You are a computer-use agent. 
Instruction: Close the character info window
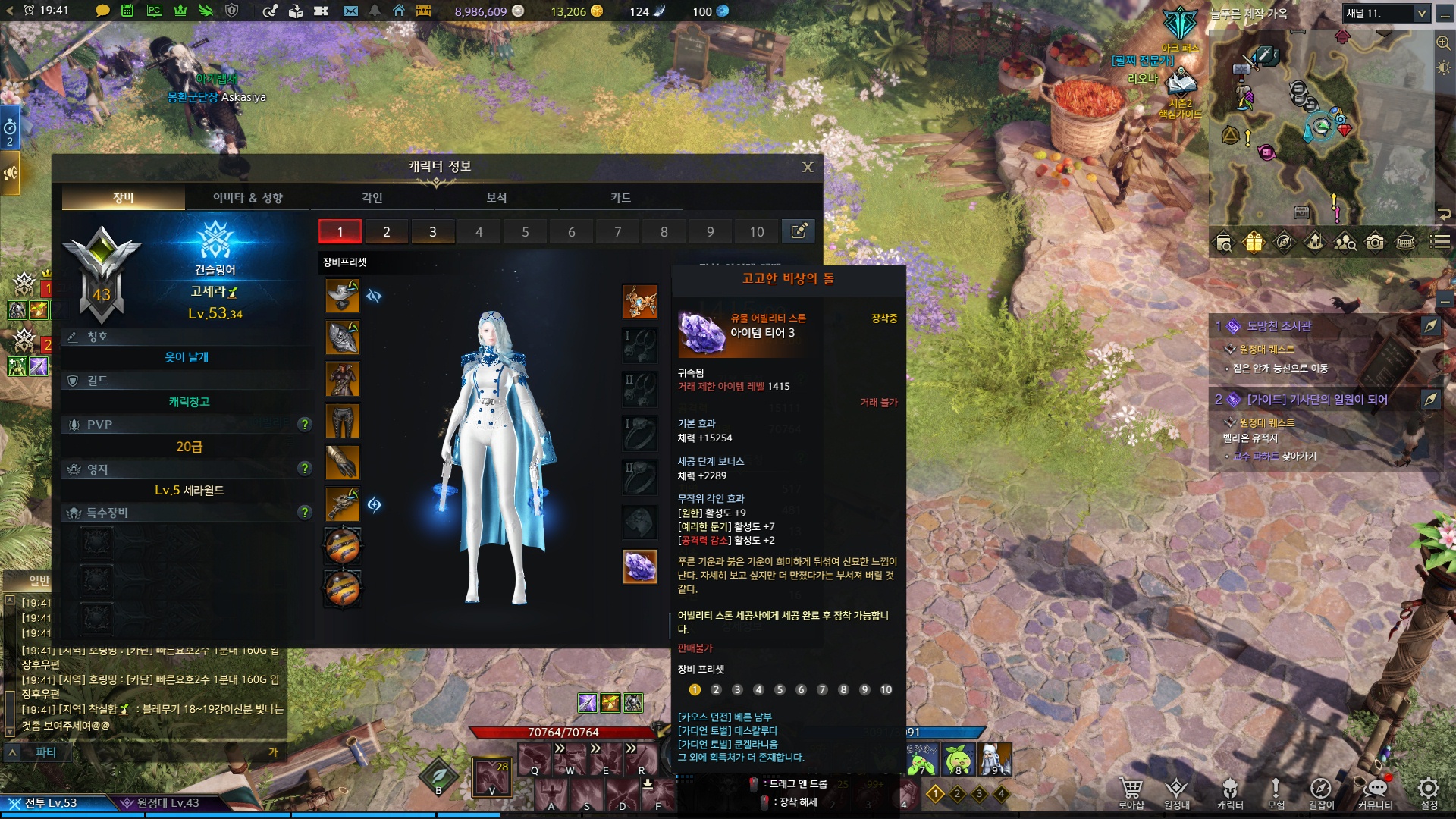[x=808, y=168]
